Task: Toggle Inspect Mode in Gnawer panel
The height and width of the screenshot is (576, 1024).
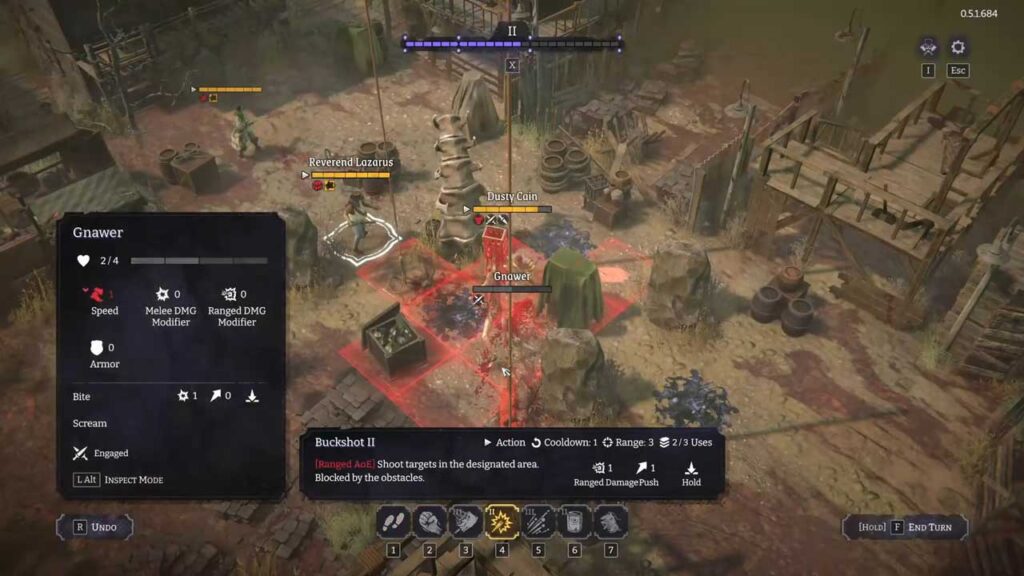Action: point(118,480)
